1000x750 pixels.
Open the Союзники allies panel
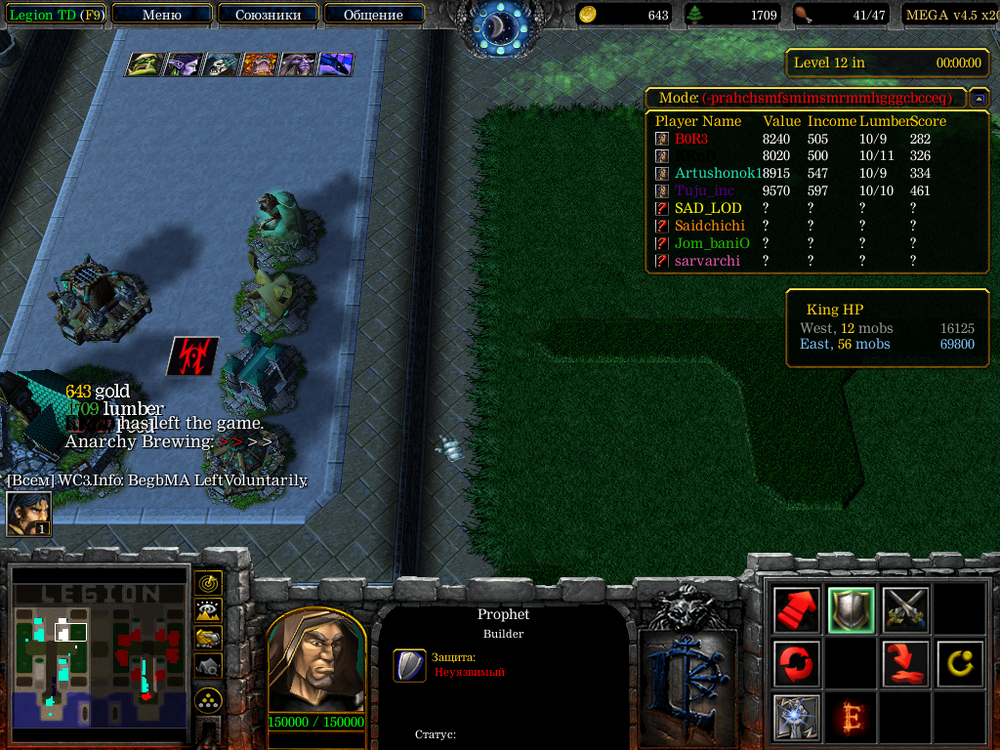click(x=267, y=15)
